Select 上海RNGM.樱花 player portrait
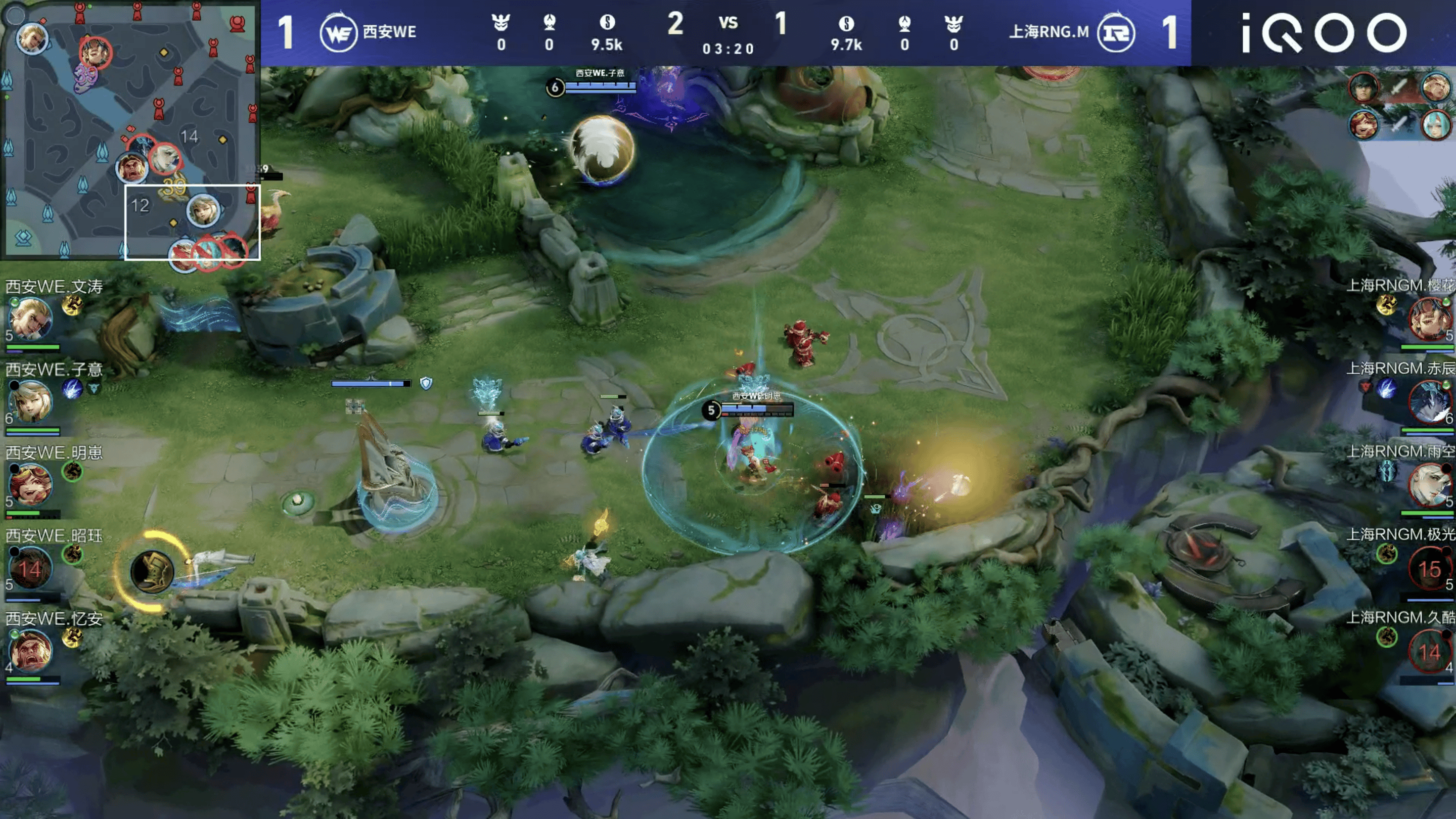The width and height of the screenshot is (1456, 819). (x=1428, y=318)
